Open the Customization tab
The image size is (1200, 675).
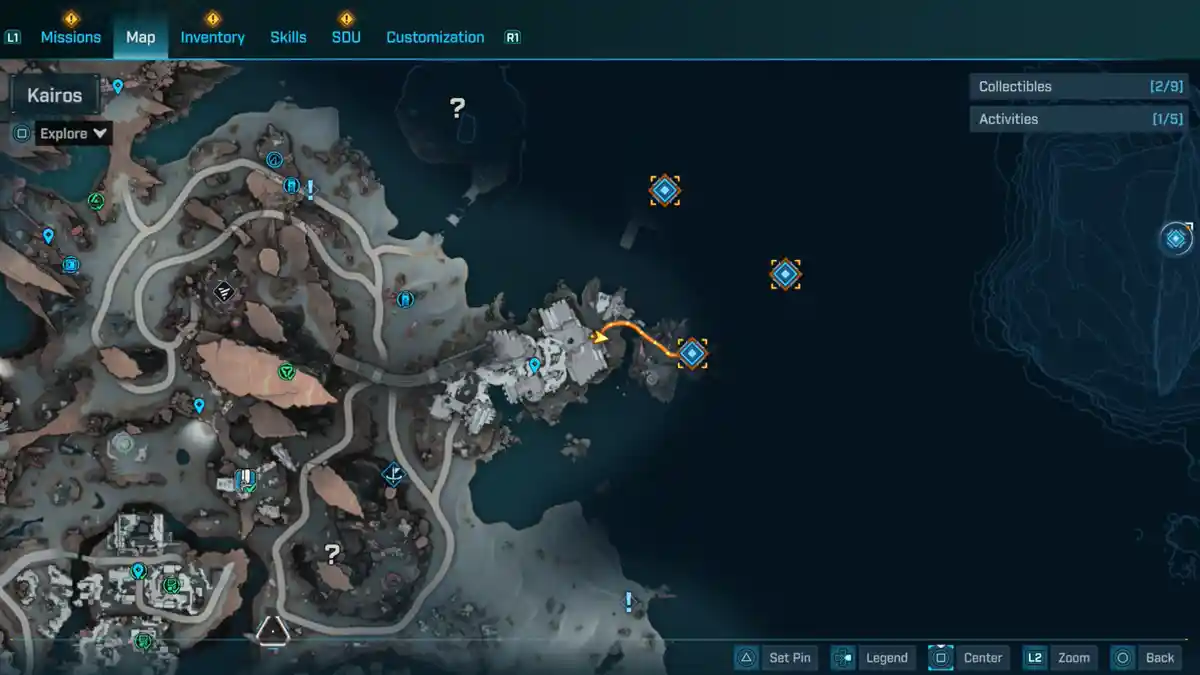(x=435, y=37)
